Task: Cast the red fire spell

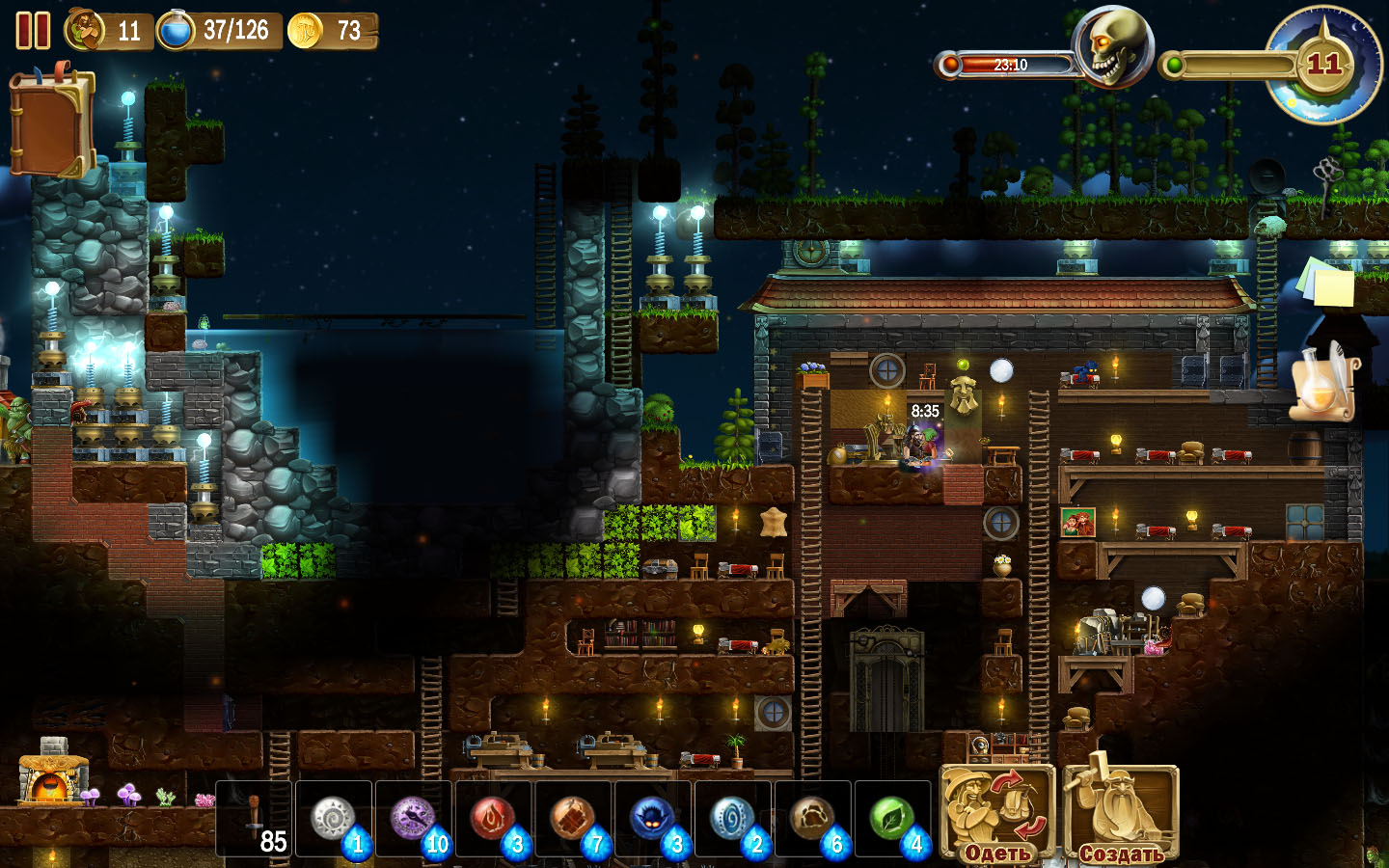Action: click(494, 820)
